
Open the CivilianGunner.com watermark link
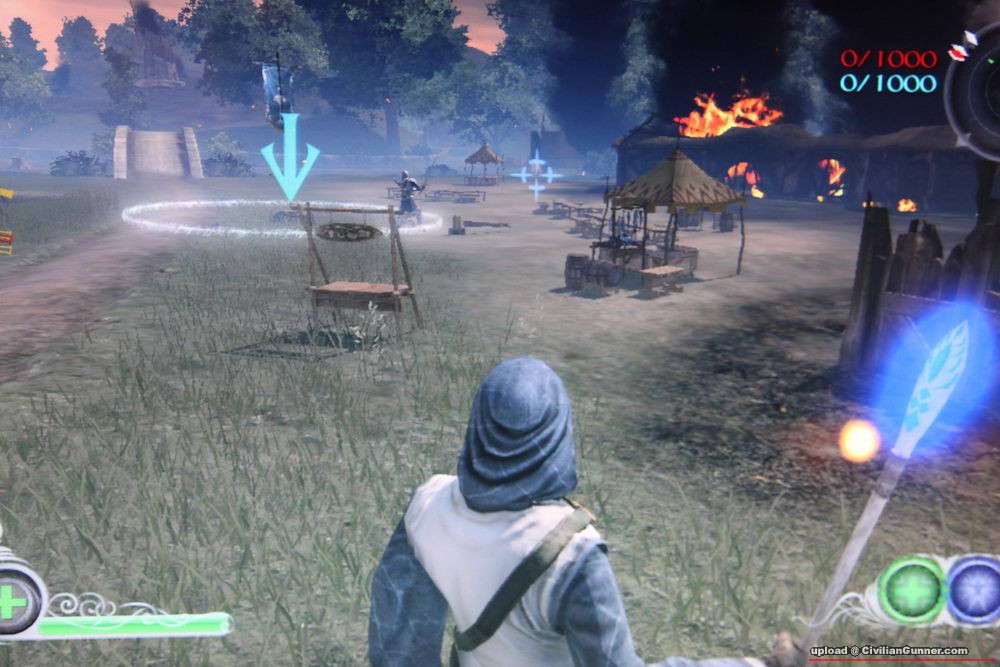889,651
